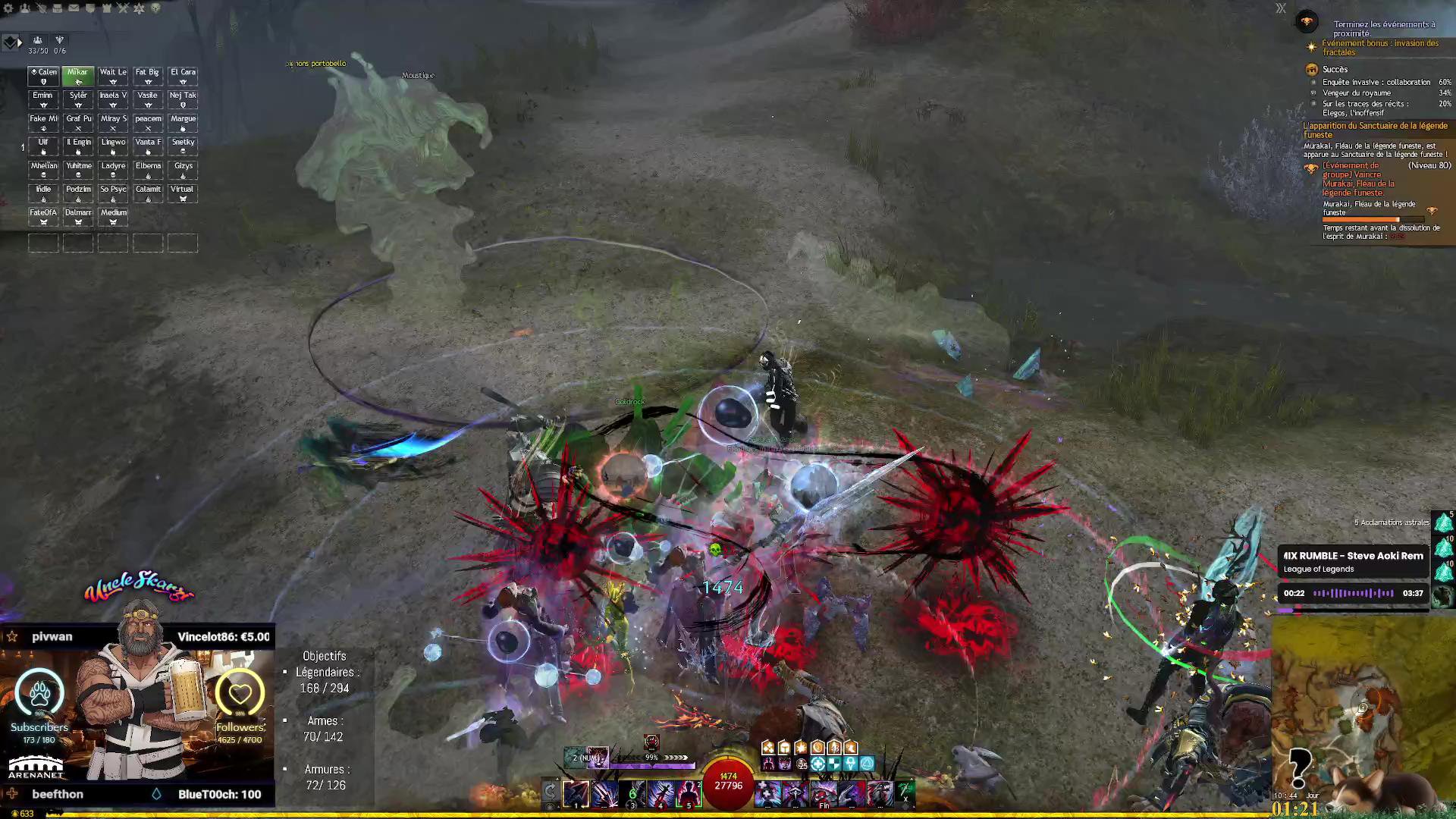Activate the green dagger skill marked X
Screen dimensions: 1456x819
[905, 792]
